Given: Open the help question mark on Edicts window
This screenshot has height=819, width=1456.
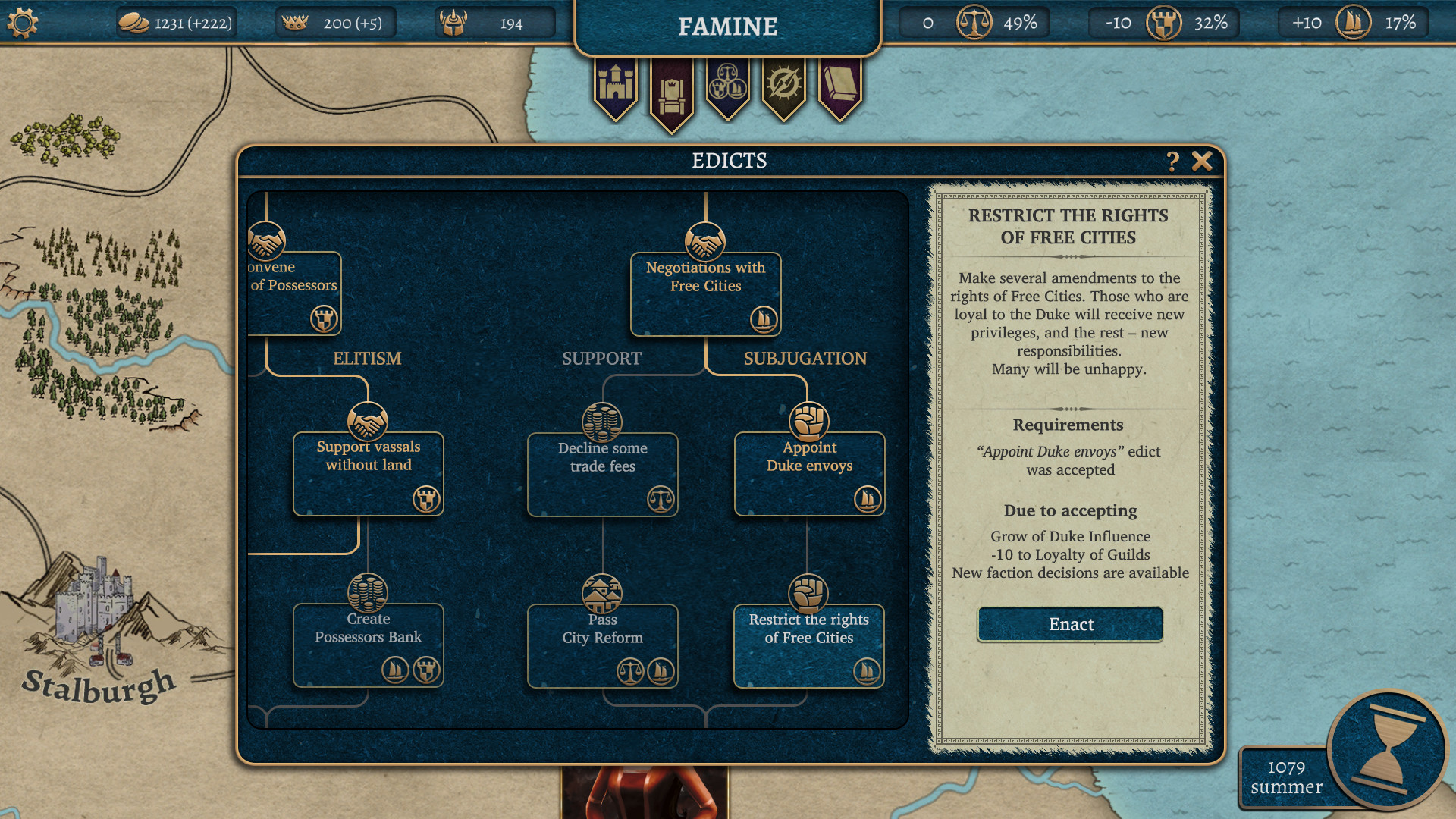Looking at the screenshot, I should click(x=1174, y=161).
